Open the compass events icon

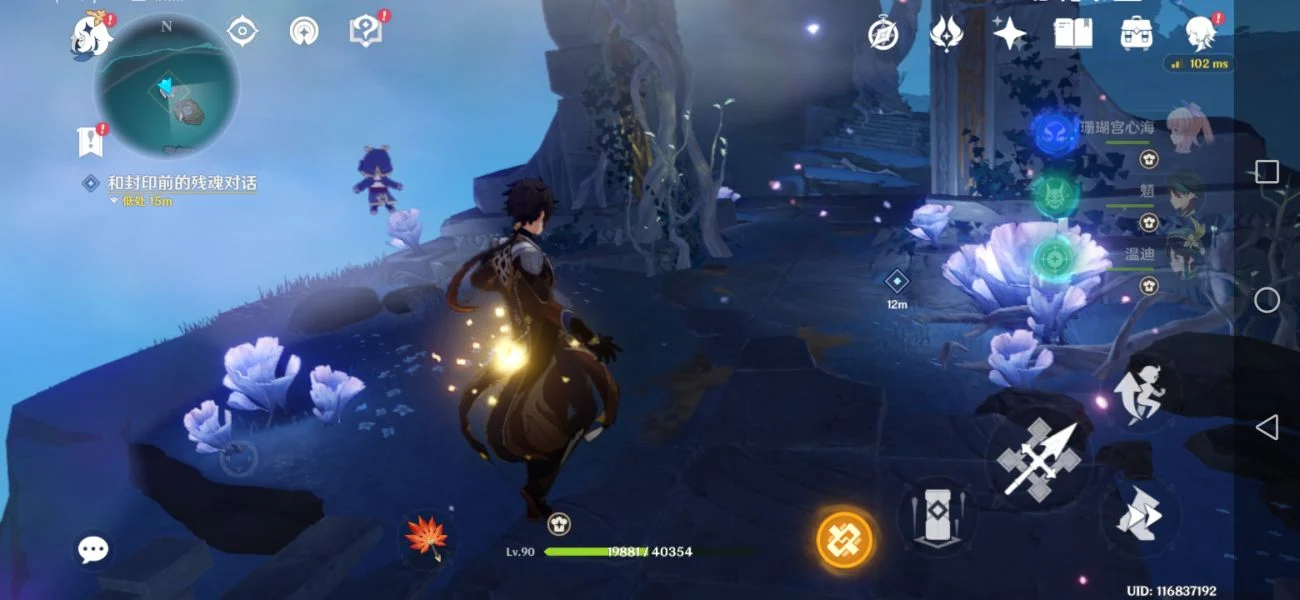point(883,34)
